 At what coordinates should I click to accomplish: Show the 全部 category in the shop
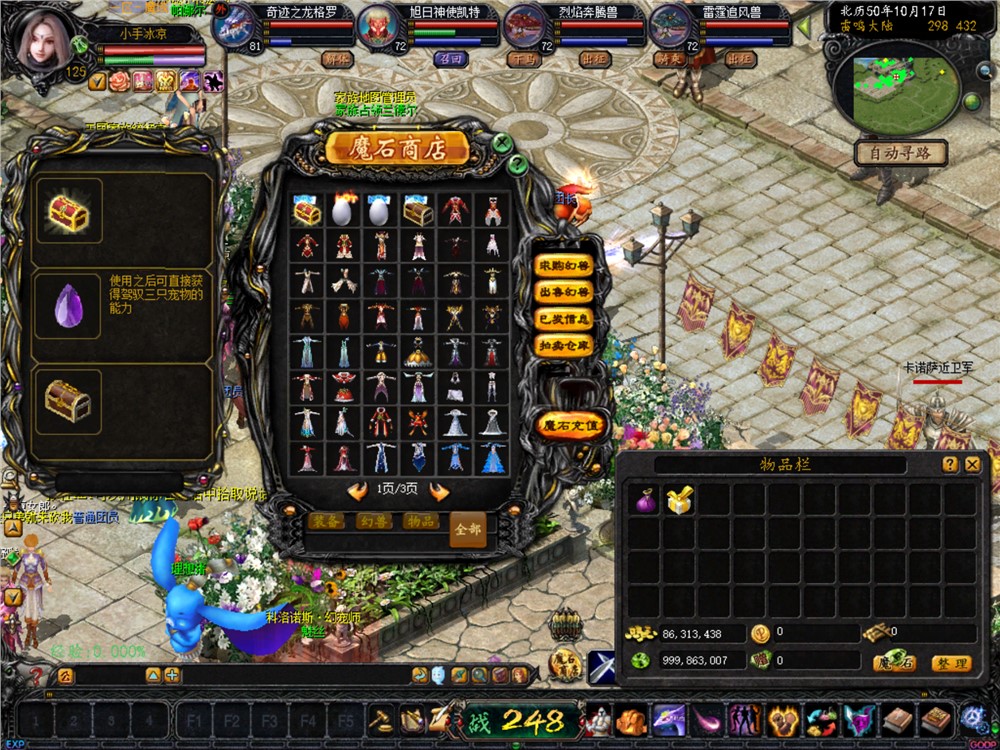point(467,528)
